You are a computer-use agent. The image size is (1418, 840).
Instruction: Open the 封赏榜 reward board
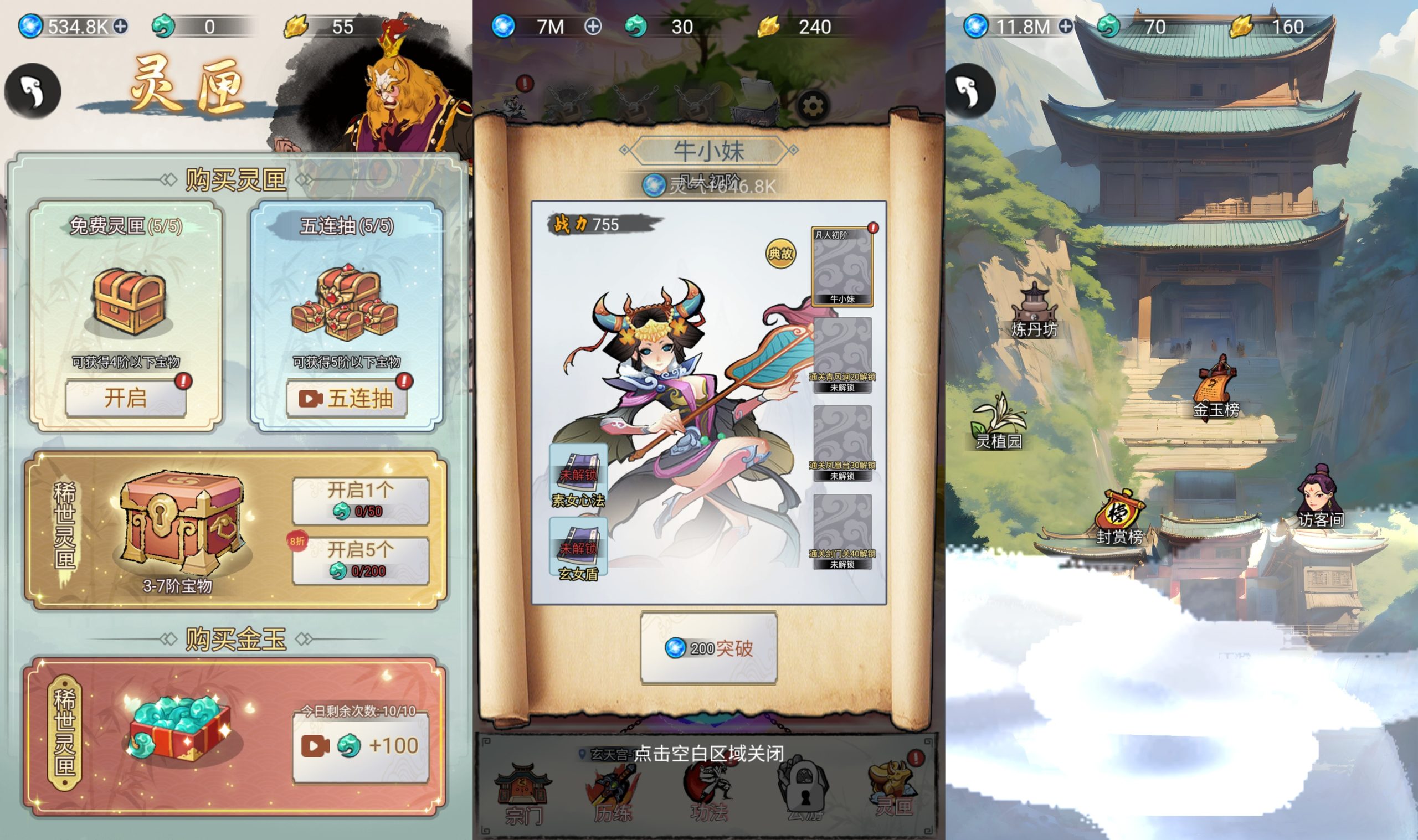(1119, 517)
